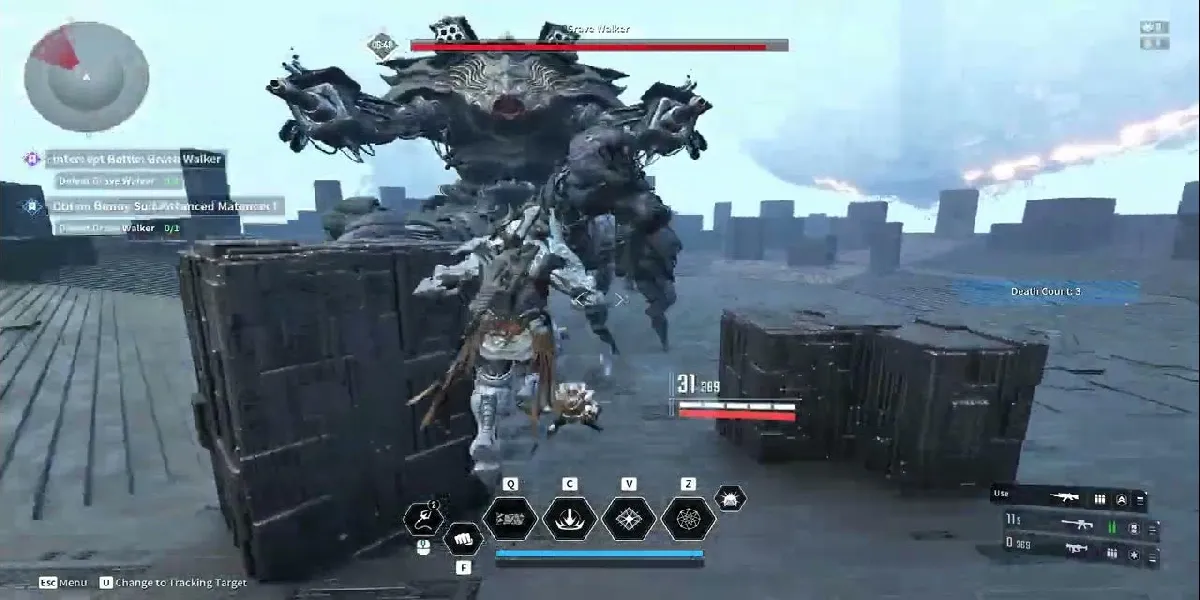This screenshot has height=600, width=1200.
Task: Click the circular minimap radar
Action: 86,77
